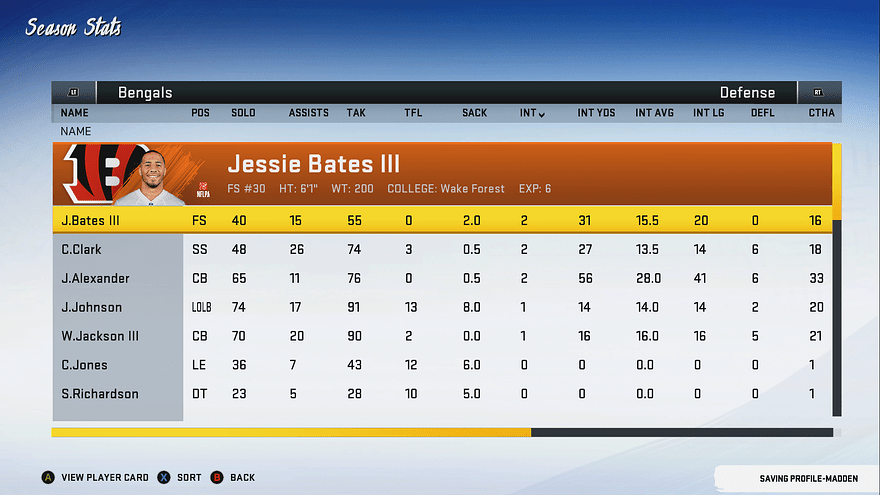This screenshot has width=880, height=495.
Task: Sort by the TAK column header
Action: (x=356, y=113)
